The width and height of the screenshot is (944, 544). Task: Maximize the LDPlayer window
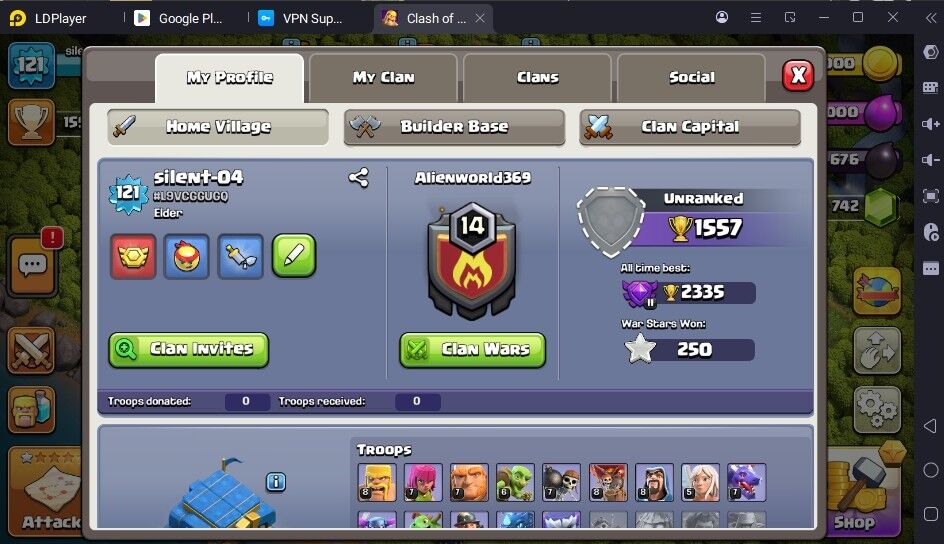point(857,18)
